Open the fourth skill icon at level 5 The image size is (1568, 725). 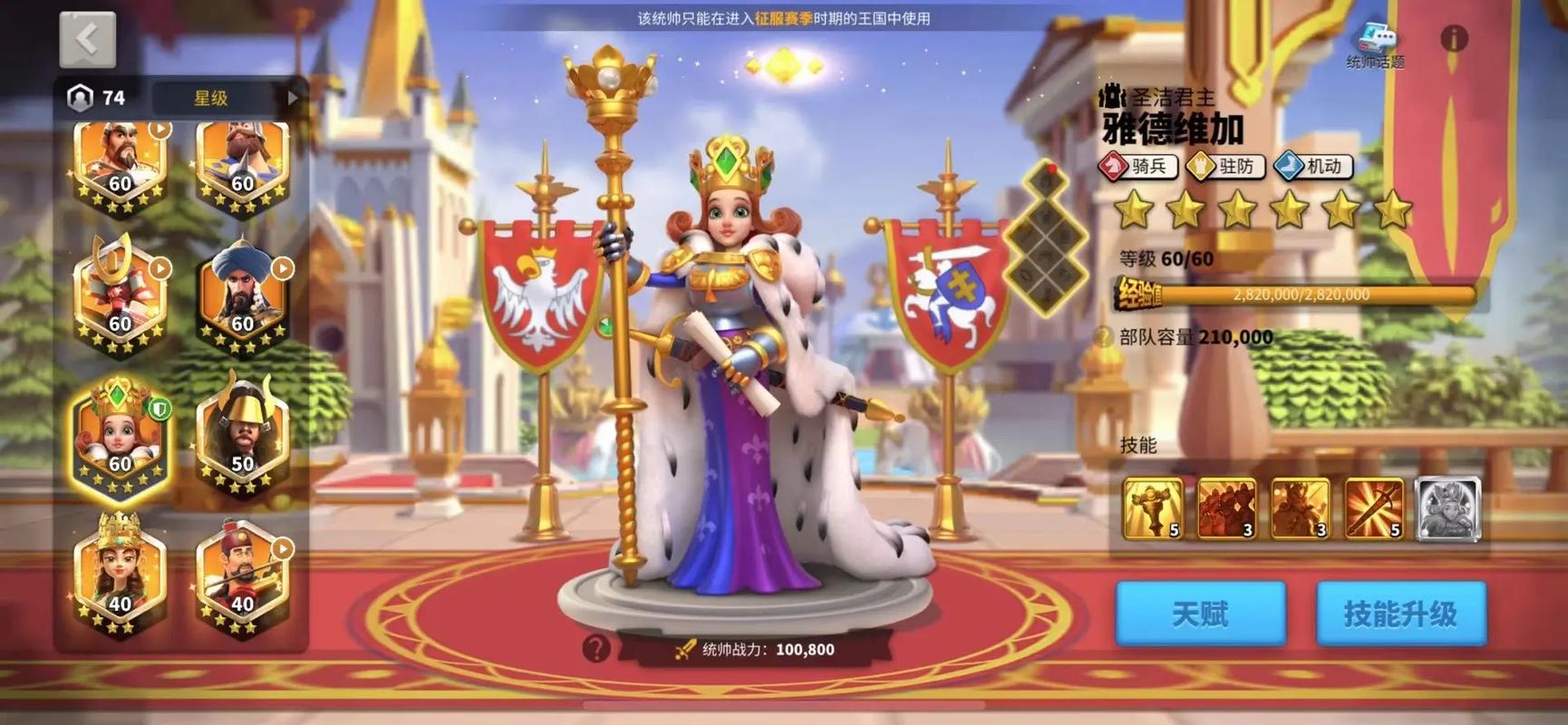point(1373,506)
